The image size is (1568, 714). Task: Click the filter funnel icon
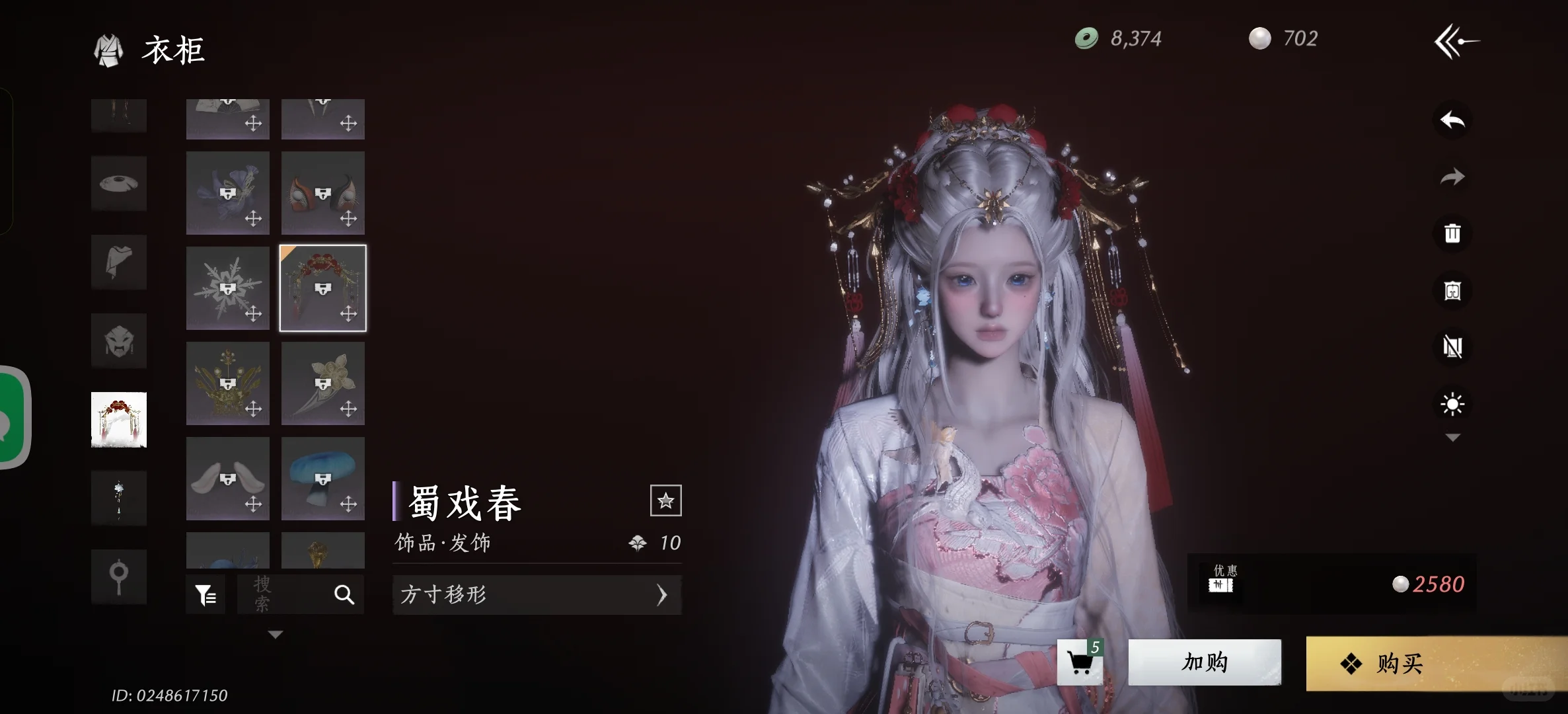pyautogui.click(x=205, y=594)
